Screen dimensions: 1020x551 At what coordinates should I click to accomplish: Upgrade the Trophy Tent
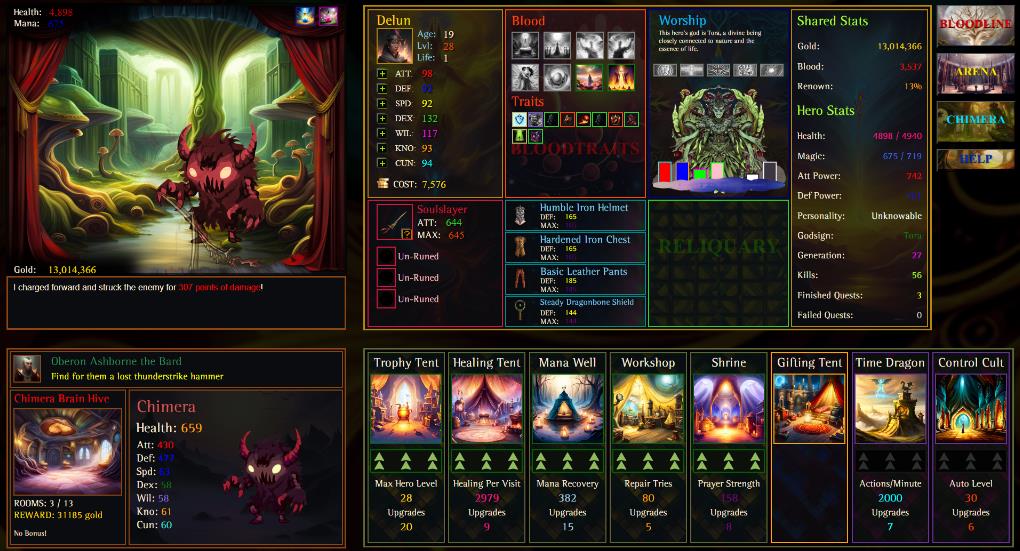pos(406,460)
